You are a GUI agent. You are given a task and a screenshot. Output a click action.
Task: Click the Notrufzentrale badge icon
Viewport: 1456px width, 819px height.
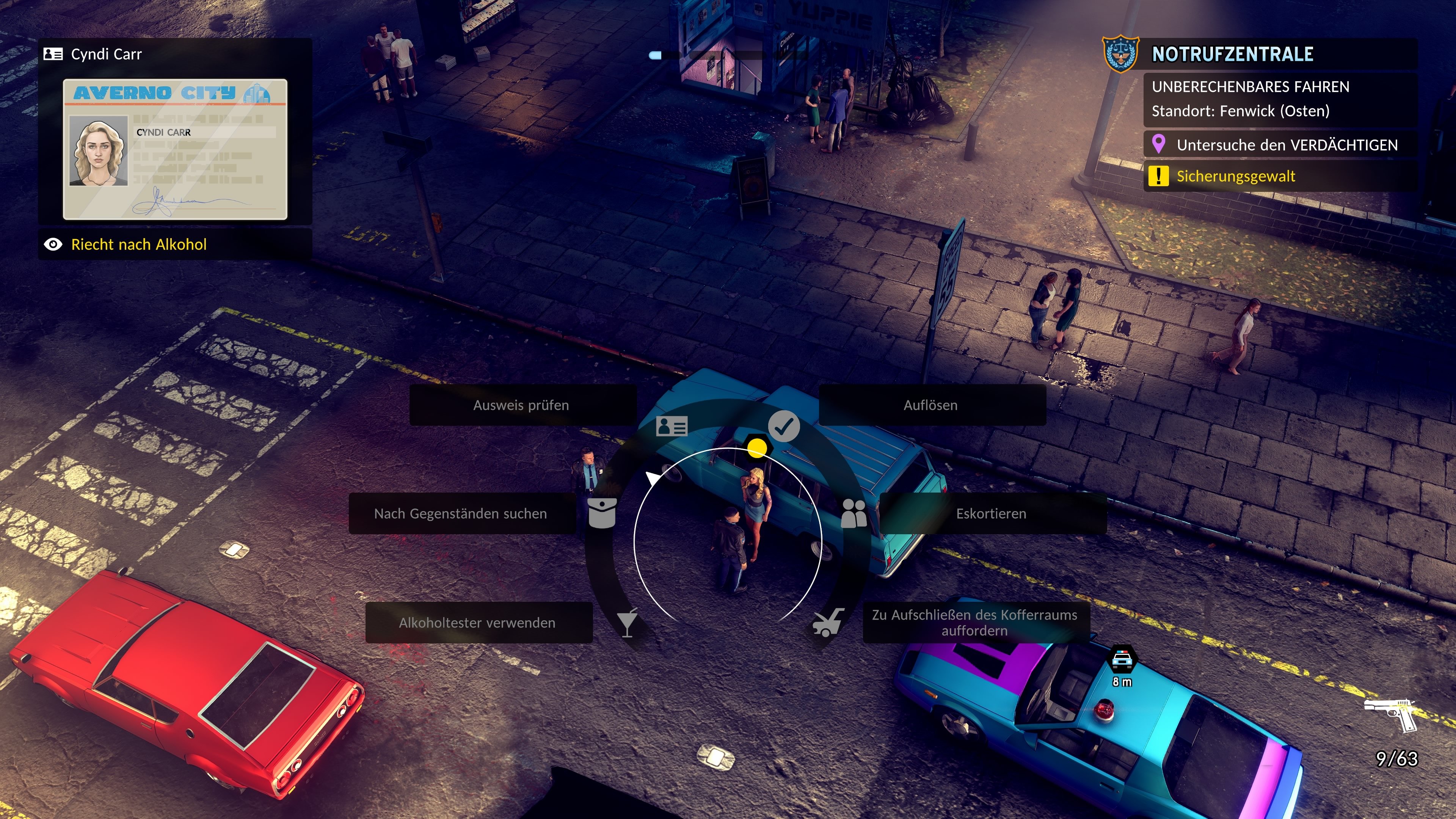(x=1121, y=54)
